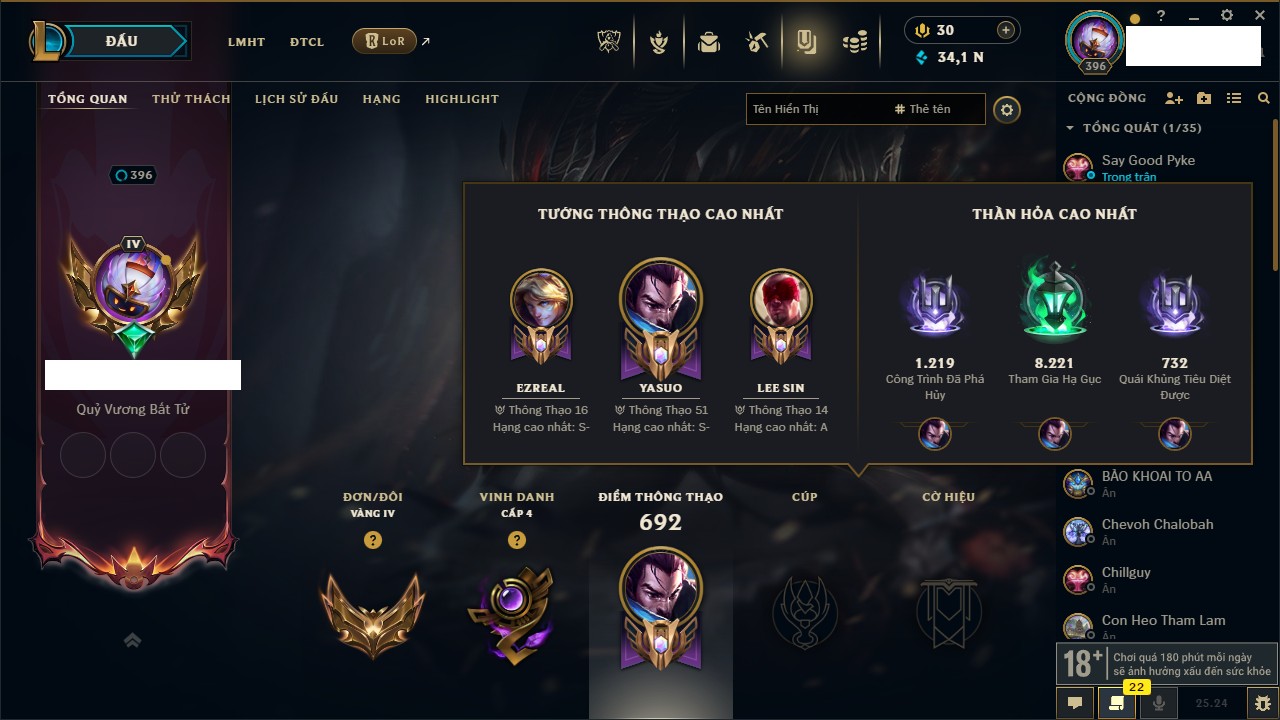Show the HIGHLIGHT tab
This screenshot has height=720, width=1280.
(461, 99)
